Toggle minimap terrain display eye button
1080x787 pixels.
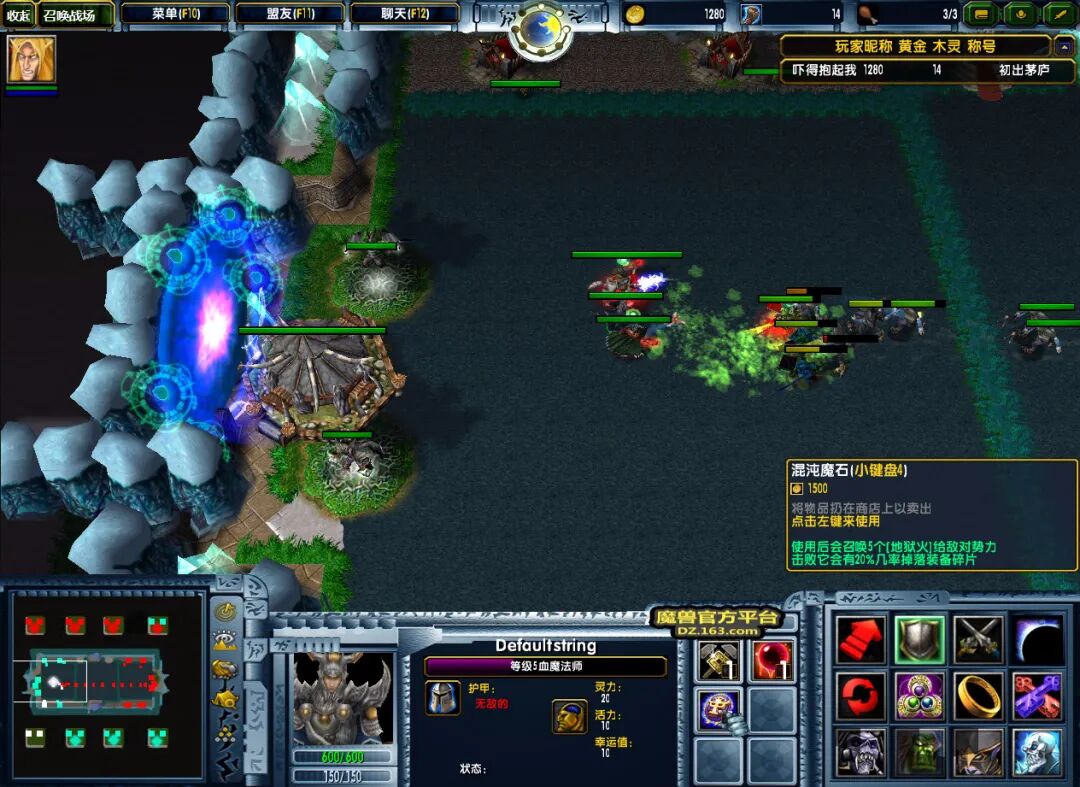coord(226,641)
